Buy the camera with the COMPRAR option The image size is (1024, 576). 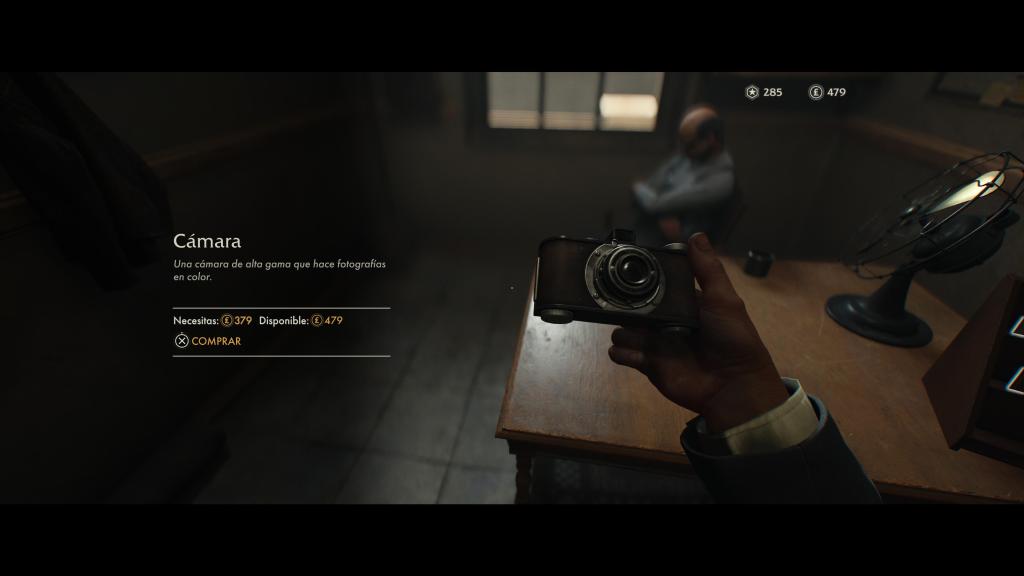tap(209, 341)
